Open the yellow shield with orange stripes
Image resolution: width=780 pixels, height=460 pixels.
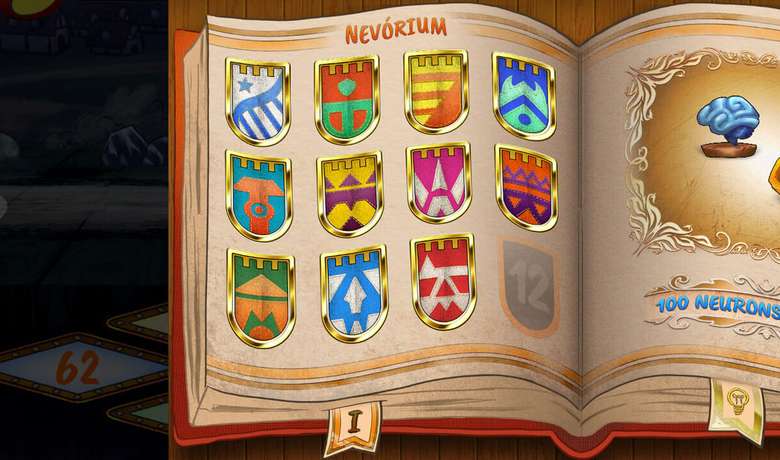pyautogui.click(x=436, y=91)
